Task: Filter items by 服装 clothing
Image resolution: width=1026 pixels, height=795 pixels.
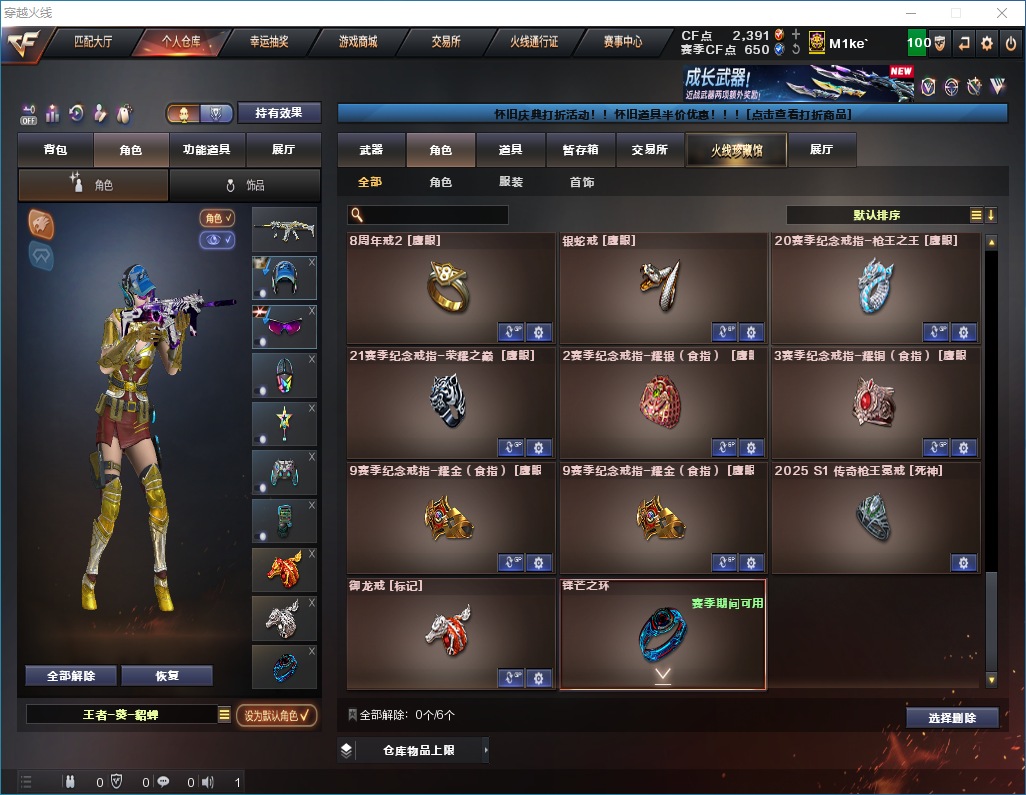Action: pyautogui.click(x=511, y=183)
